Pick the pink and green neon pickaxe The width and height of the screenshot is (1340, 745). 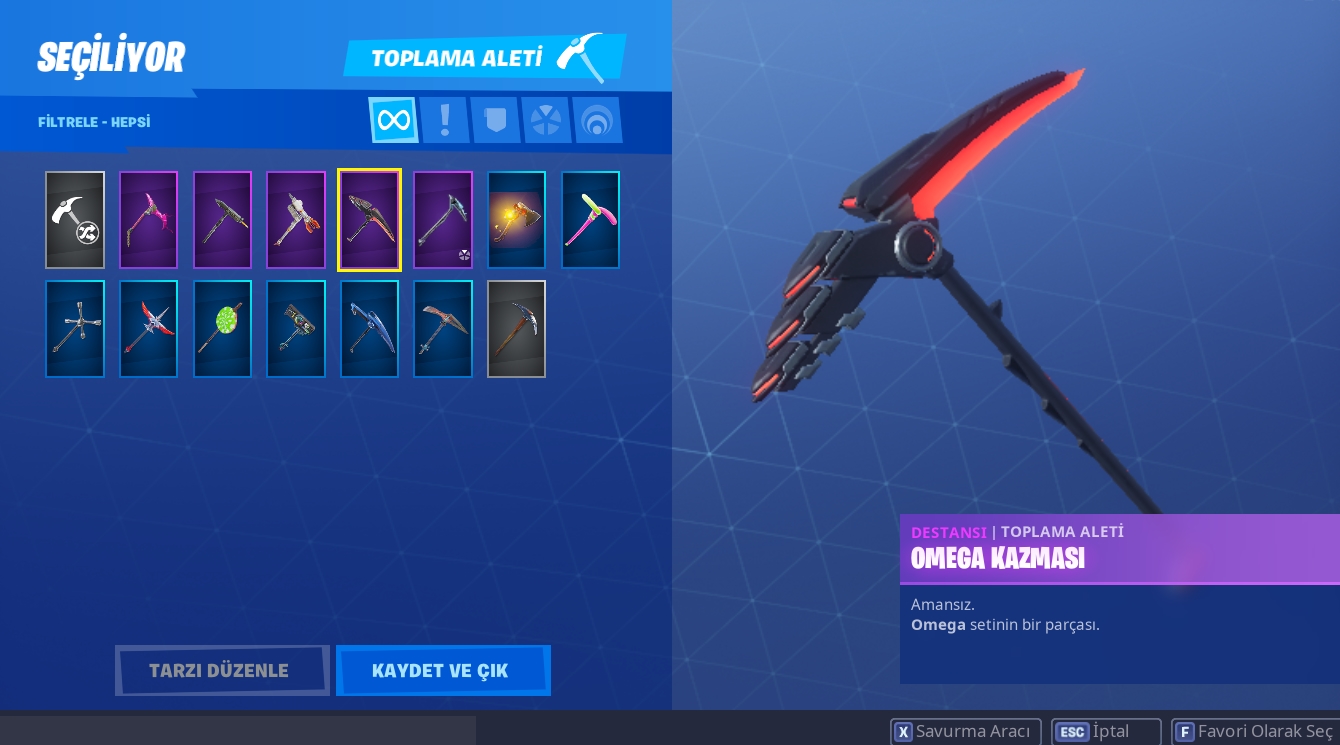click(x=590, y=220)
